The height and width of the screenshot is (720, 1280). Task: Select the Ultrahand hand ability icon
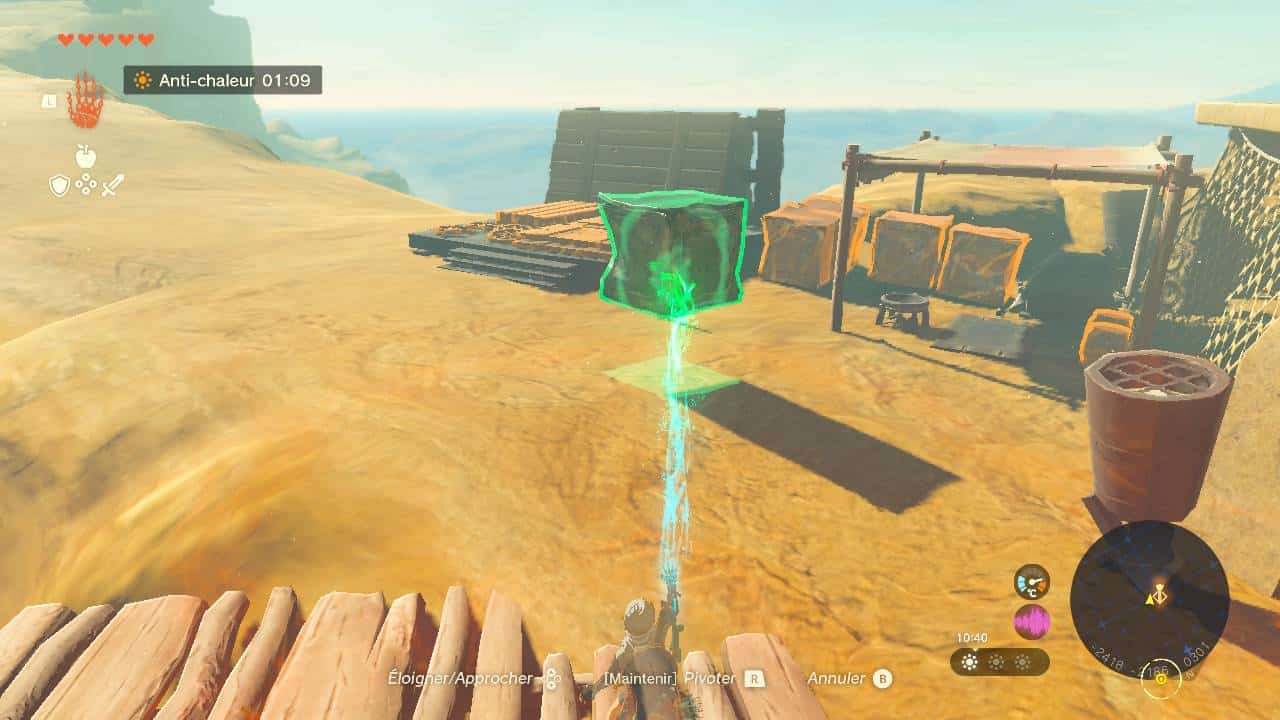(x=86, y=100)
